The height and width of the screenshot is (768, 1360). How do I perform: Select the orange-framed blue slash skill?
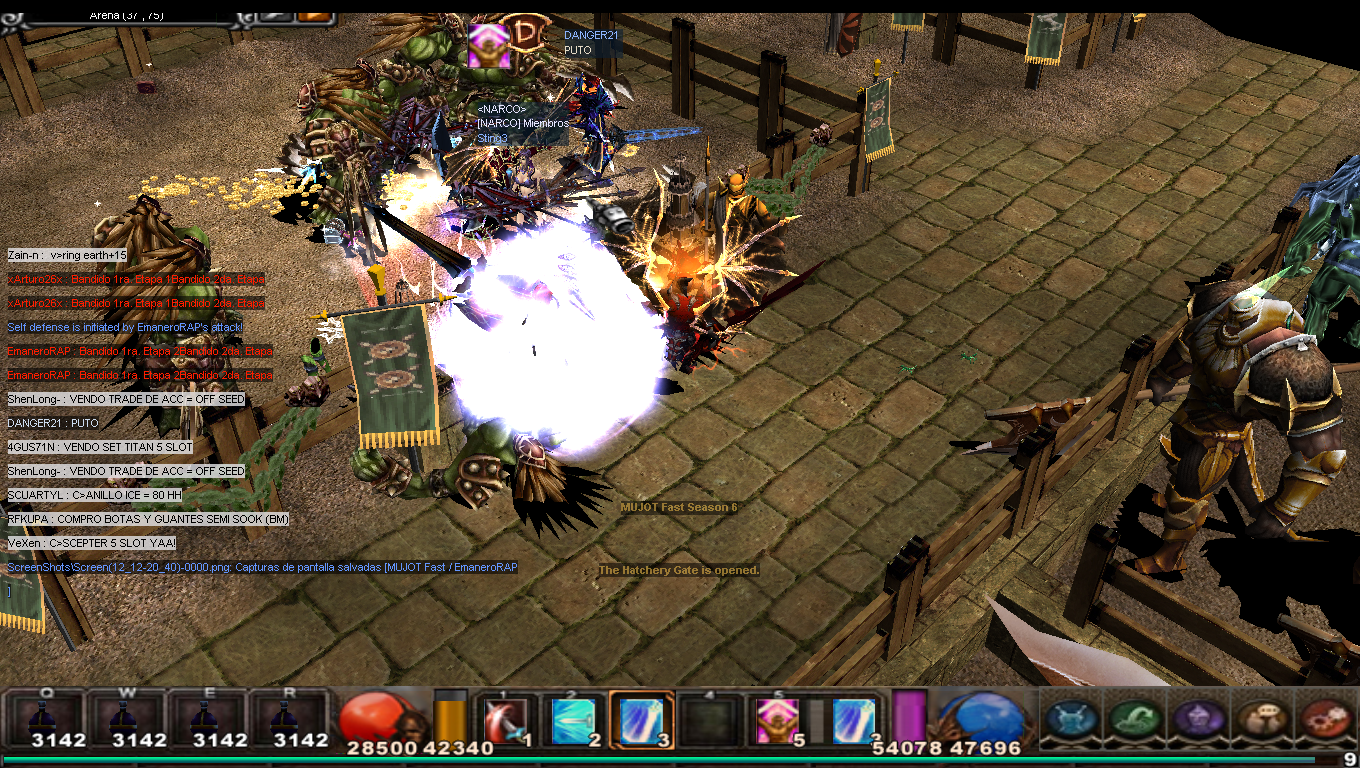(x=641, y=720)
